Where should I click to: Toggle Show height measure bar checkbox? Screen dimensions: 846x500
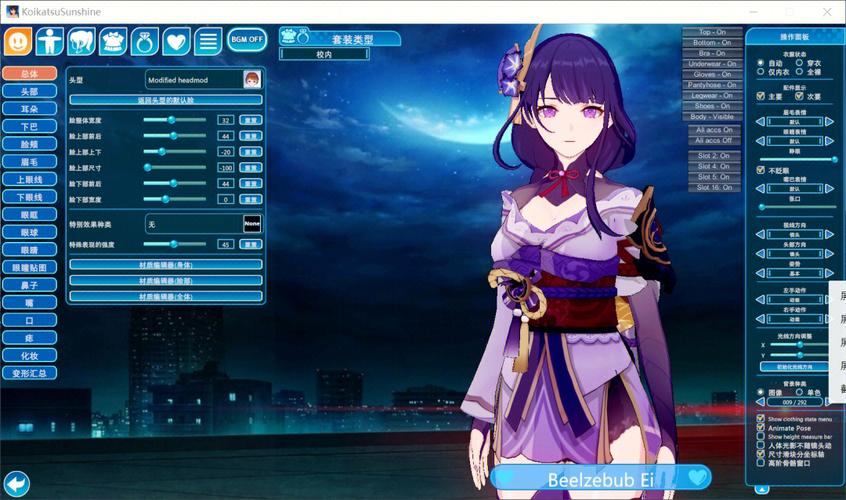click(761, 437)
